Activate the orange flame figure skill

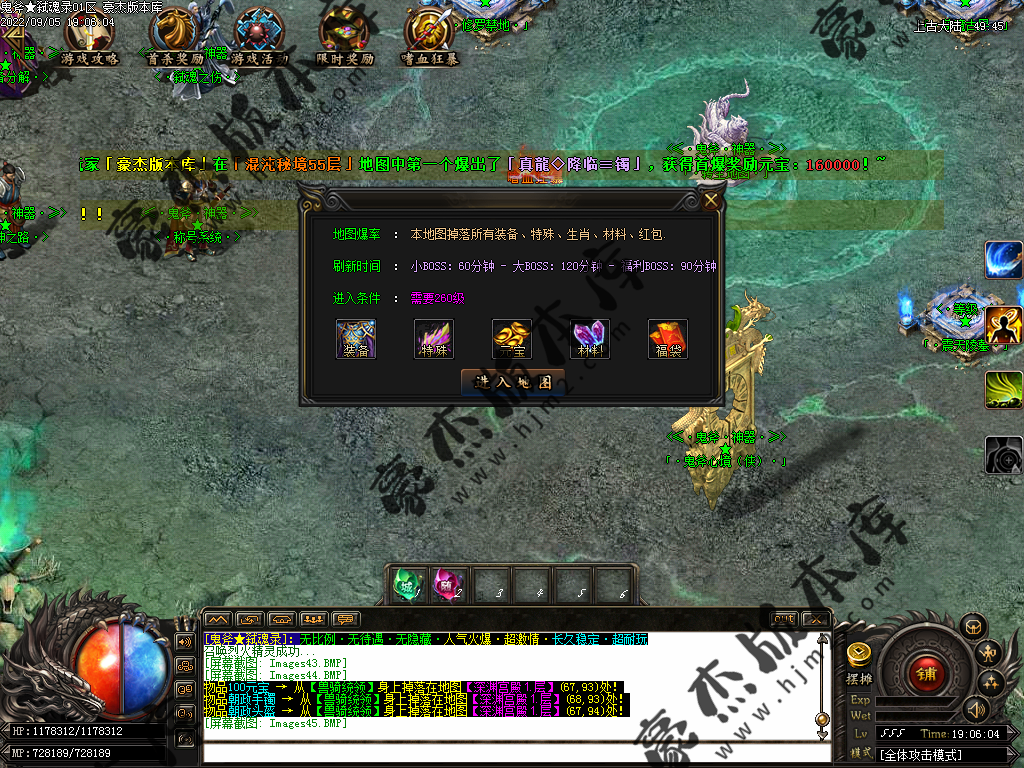(1003, 326)
